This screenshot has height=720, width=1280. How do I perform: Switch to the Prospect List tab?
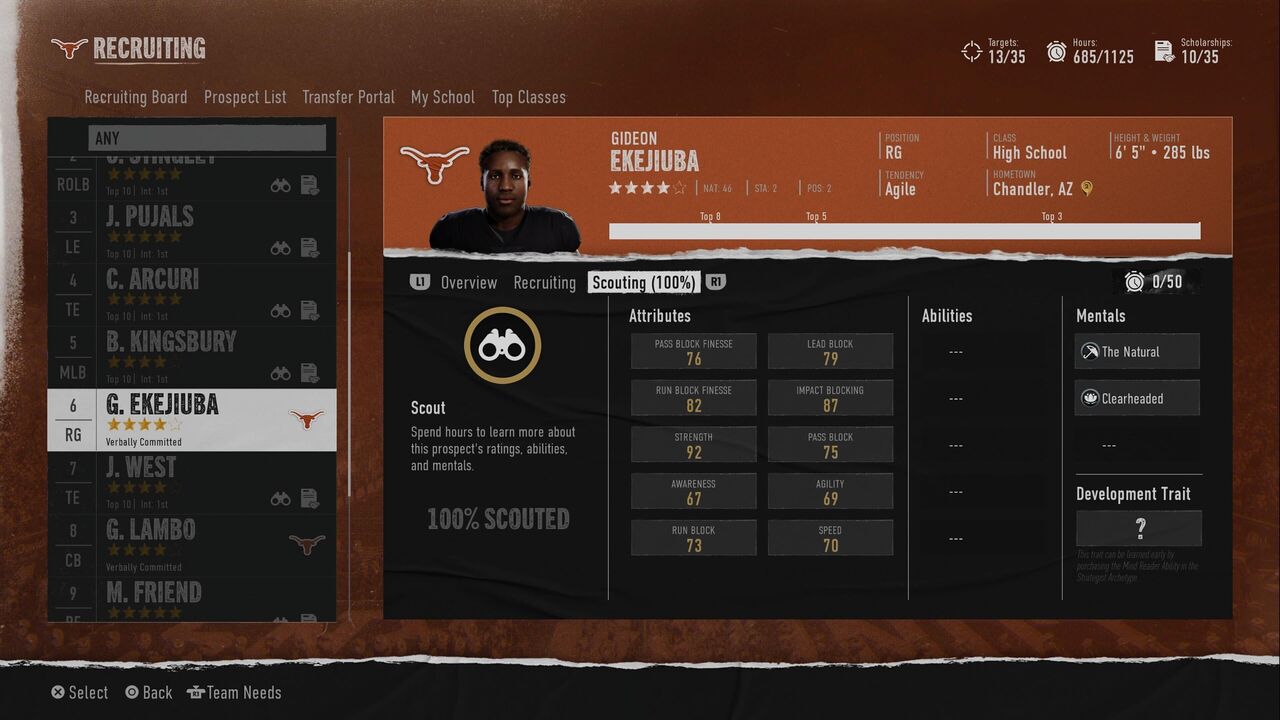coord(245,97)
